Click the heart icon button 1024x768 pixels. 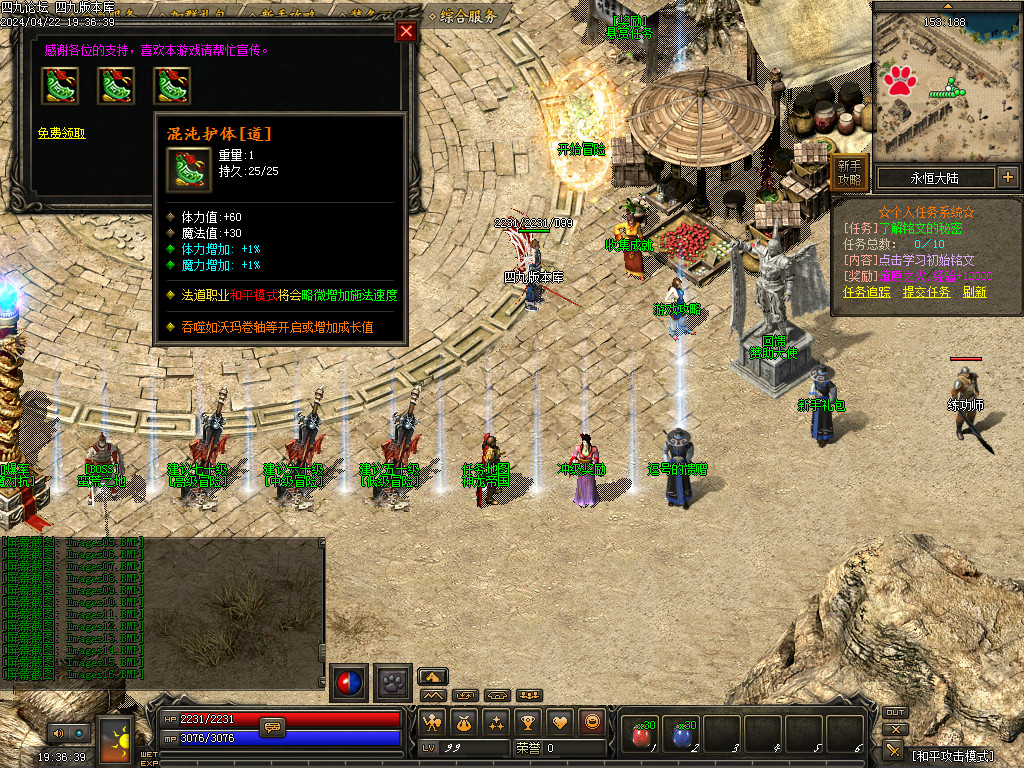[x=560, y=721]
